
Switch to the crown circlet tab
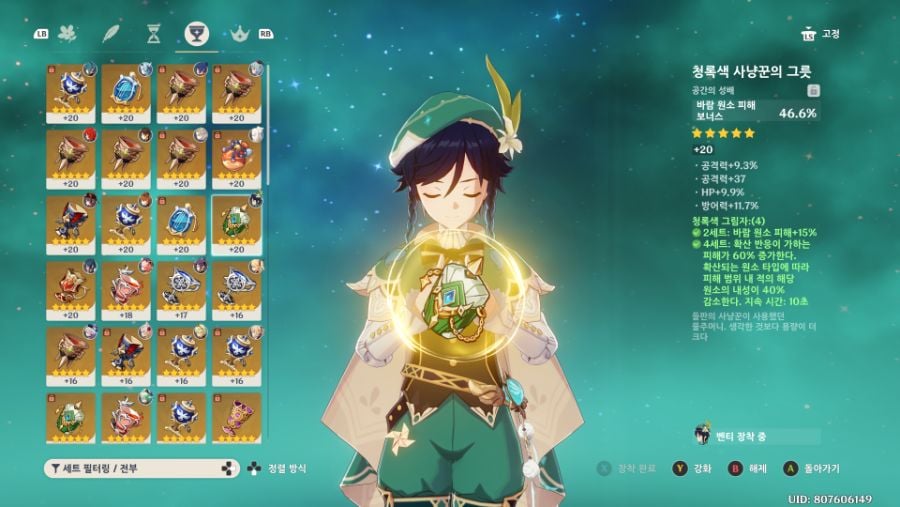[239, 34]
